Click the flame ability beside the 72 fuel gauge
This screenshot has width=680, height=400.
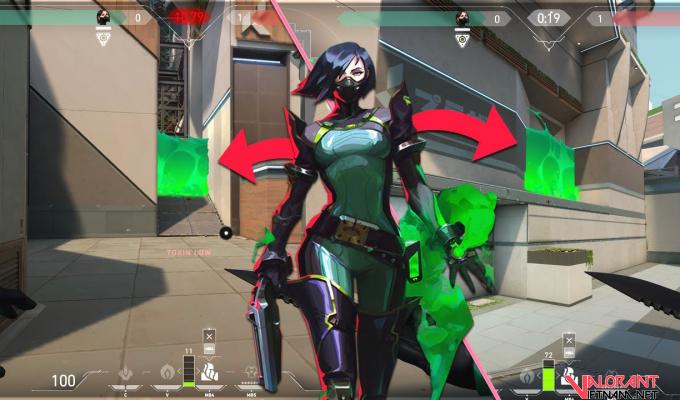click(526, 377)
